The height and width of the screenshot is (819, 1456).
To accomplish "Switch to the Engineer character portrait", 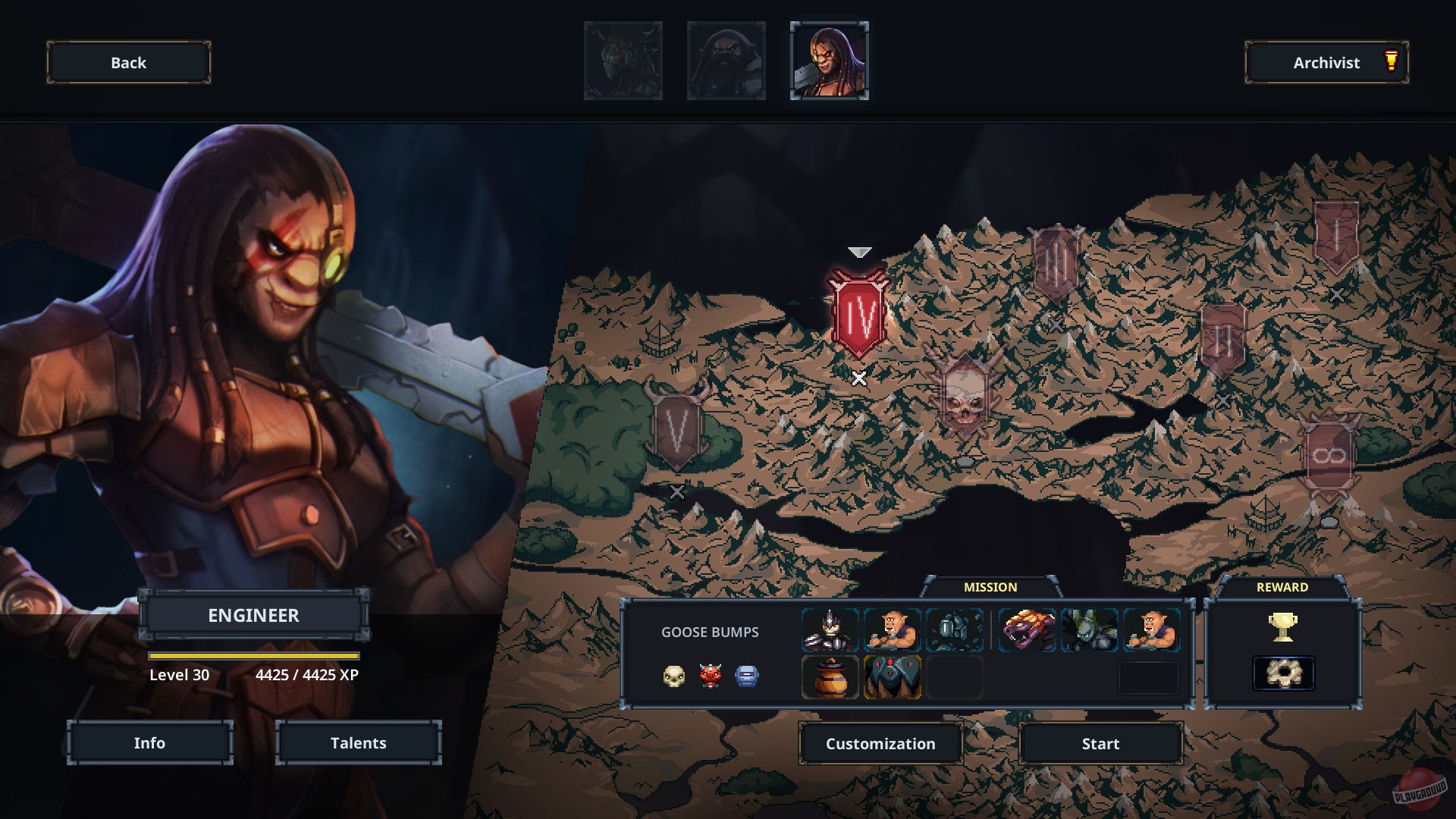I will (829, 61).
